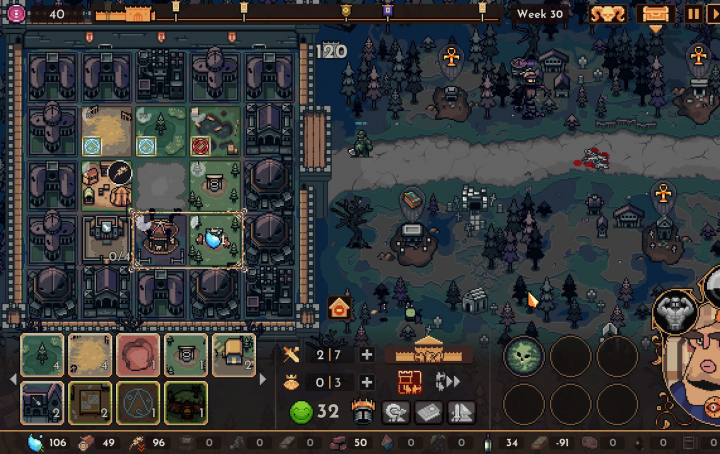Select the yellow-roofed house building card

point(234,355)
